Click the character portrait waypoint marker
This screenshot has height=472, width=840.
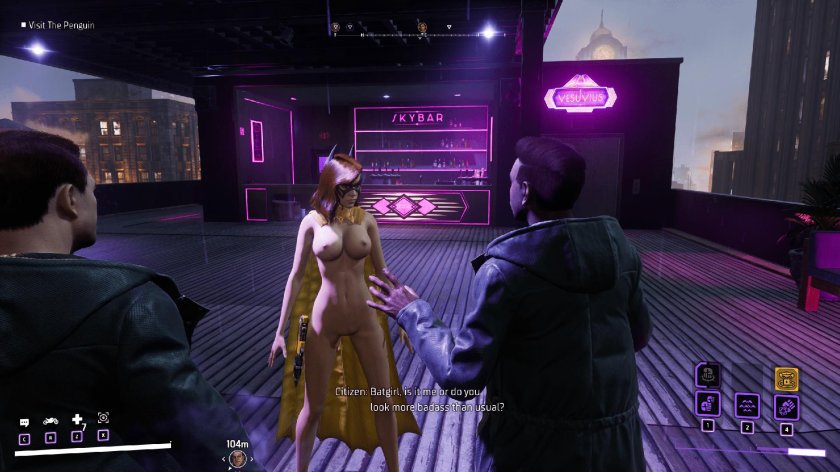238,458
